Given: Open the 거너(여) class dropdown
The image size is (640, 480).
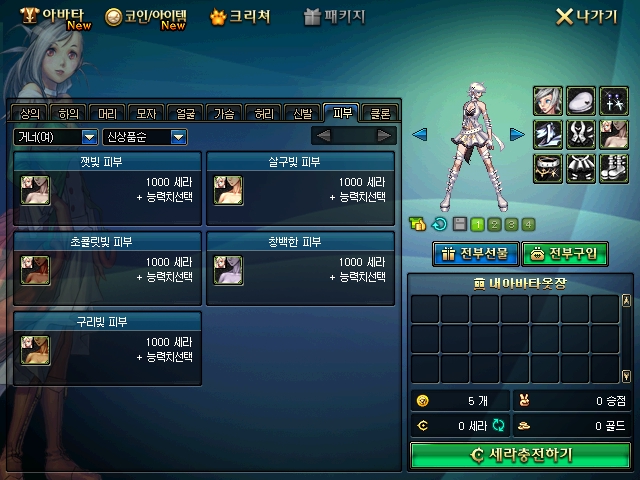Looking at the screenshot, I should click(55, 136).
